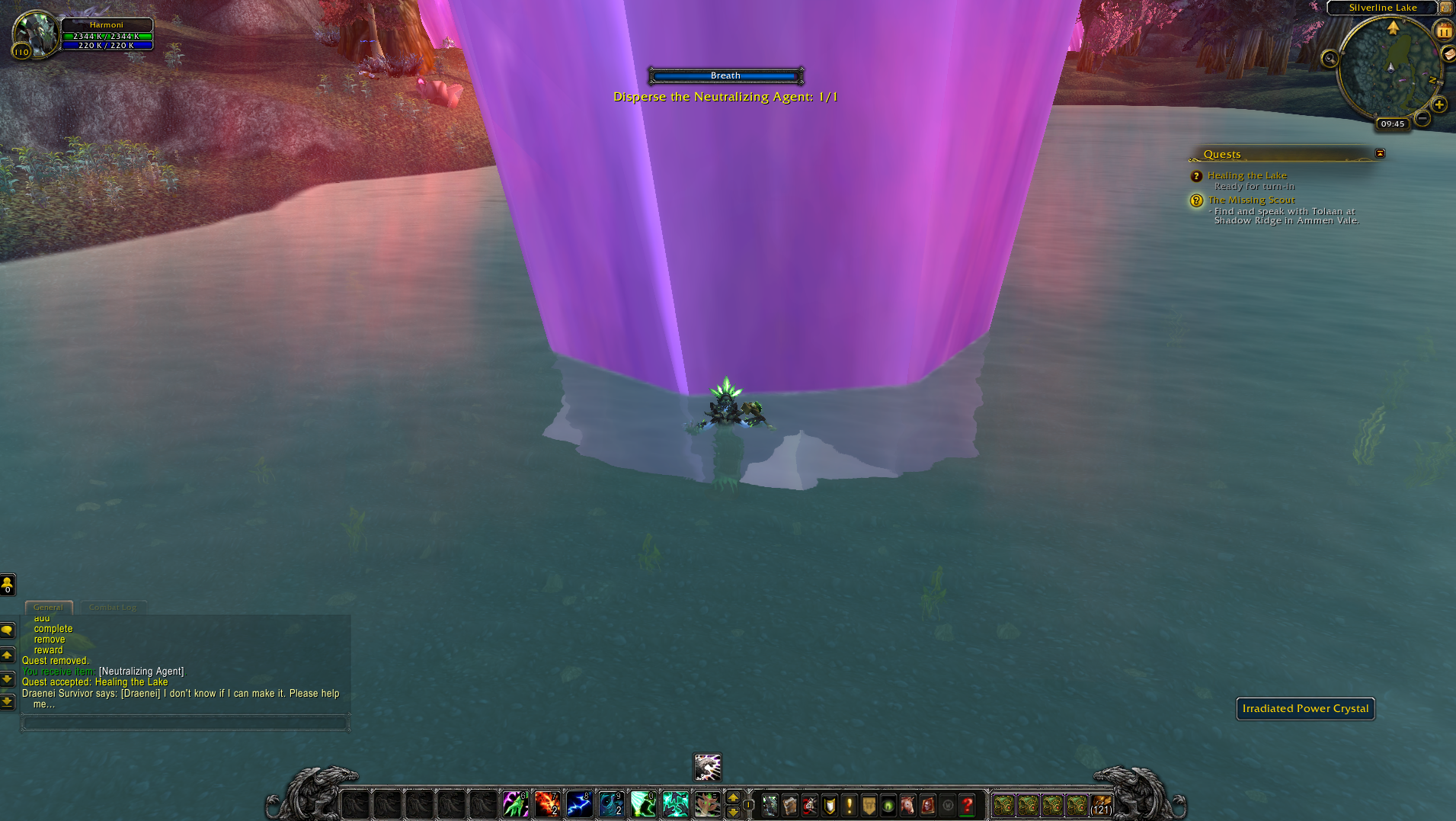This screenshot has width=1456, height=821.
Task: Click the quest log exclamation mark icon
Action: point(850,805)
